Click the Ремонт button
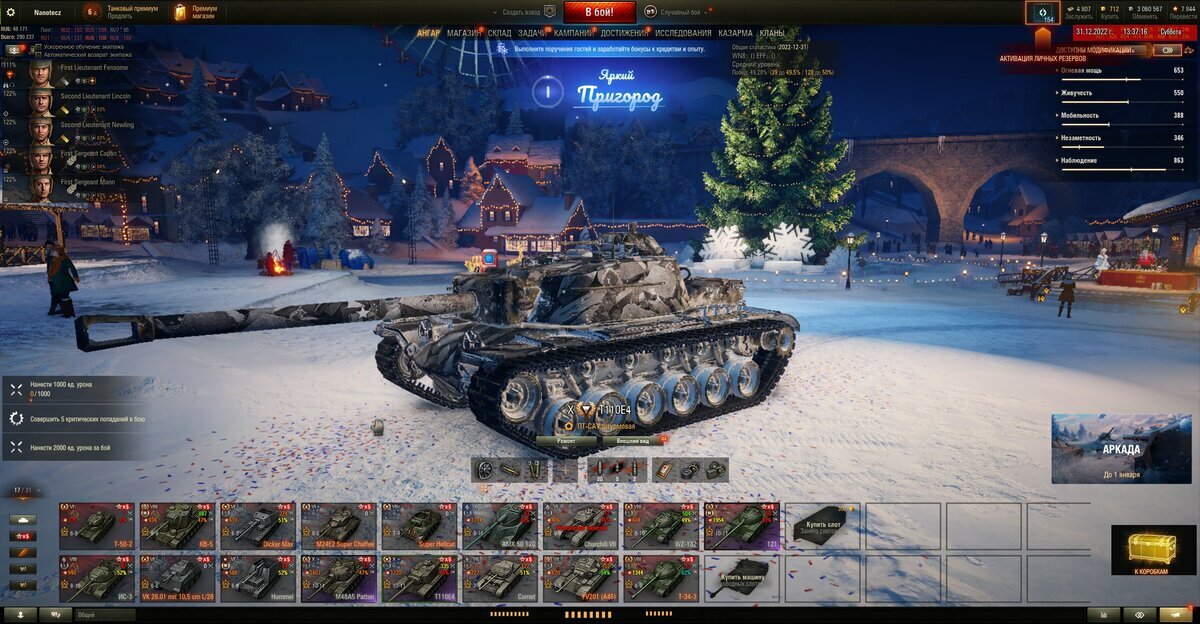The width and height of the screenshot is (1200, 624). [x=565, y=440]
